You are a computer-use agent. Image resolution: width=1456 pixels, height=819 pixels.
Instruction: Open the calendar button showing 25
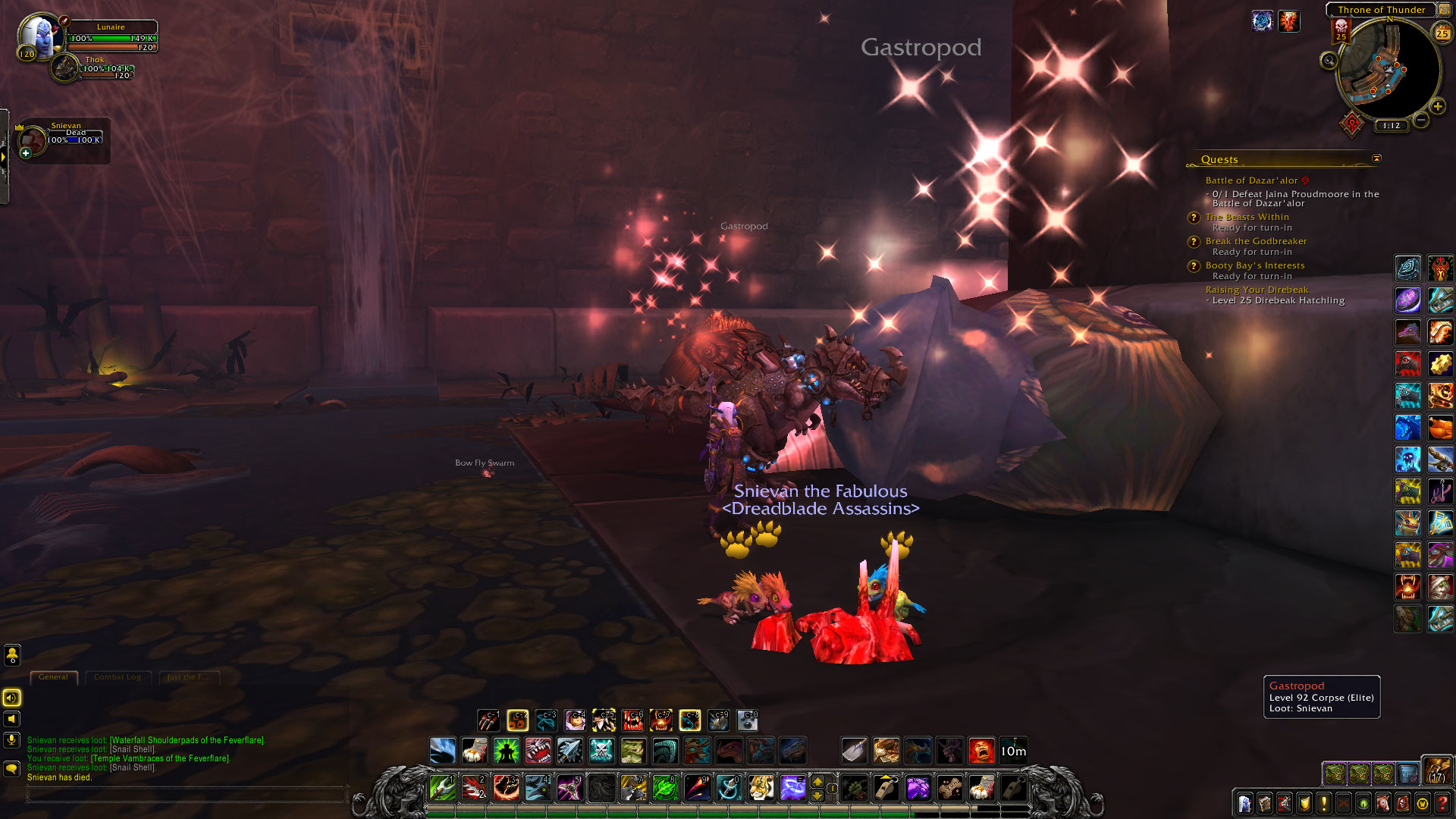(x=1442, y=33)
